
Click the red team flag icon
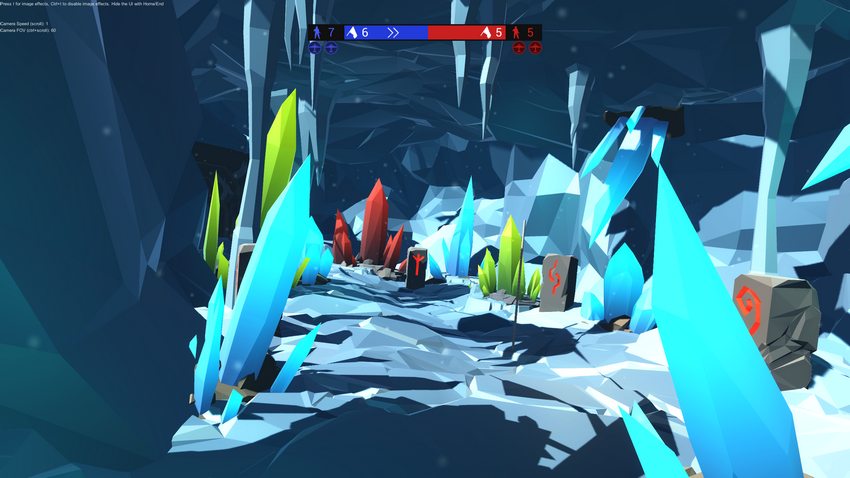485,32
